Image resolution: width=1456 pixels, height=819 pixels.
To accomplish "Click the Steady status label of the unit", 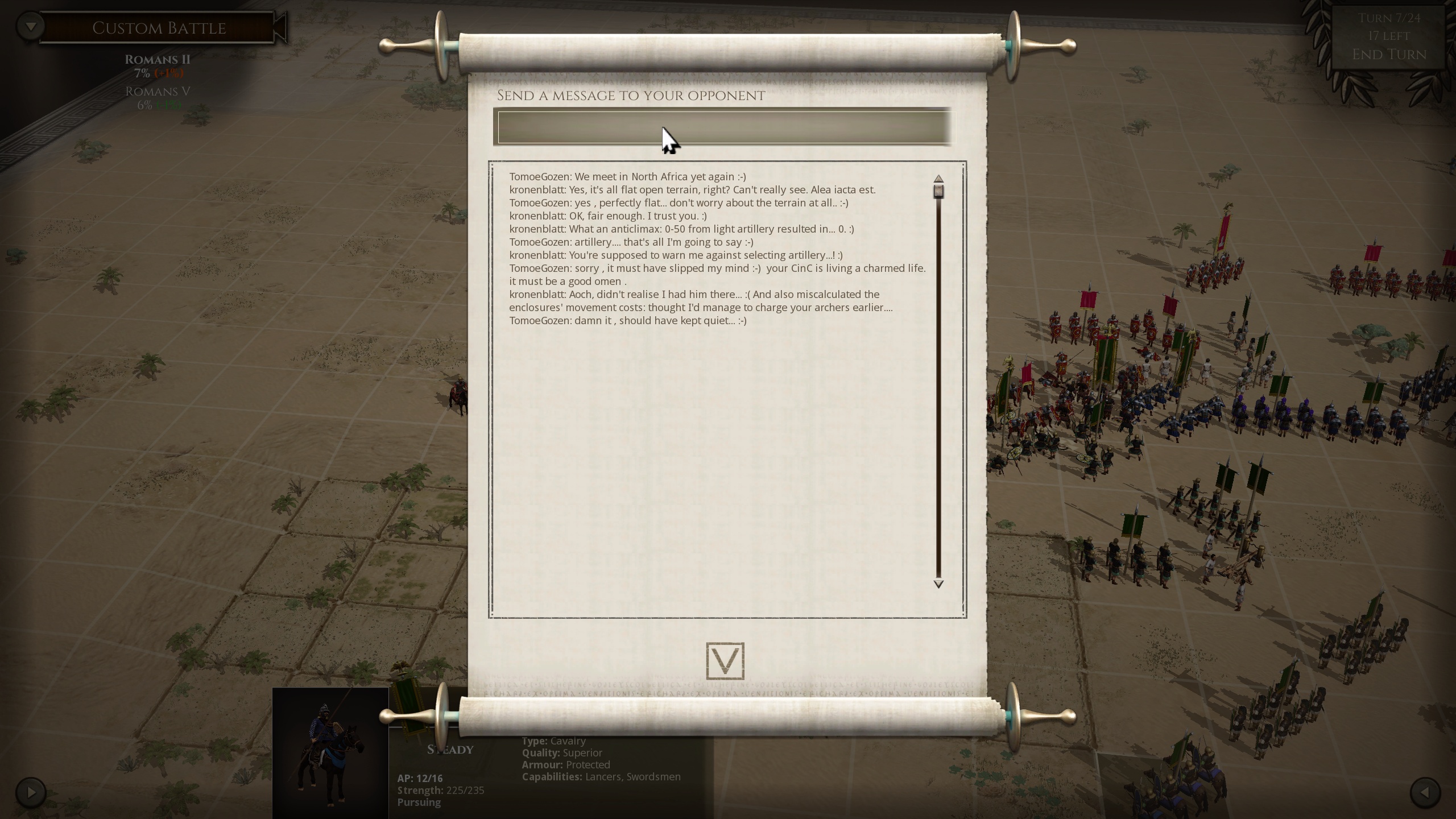I will tap(450, 750).
